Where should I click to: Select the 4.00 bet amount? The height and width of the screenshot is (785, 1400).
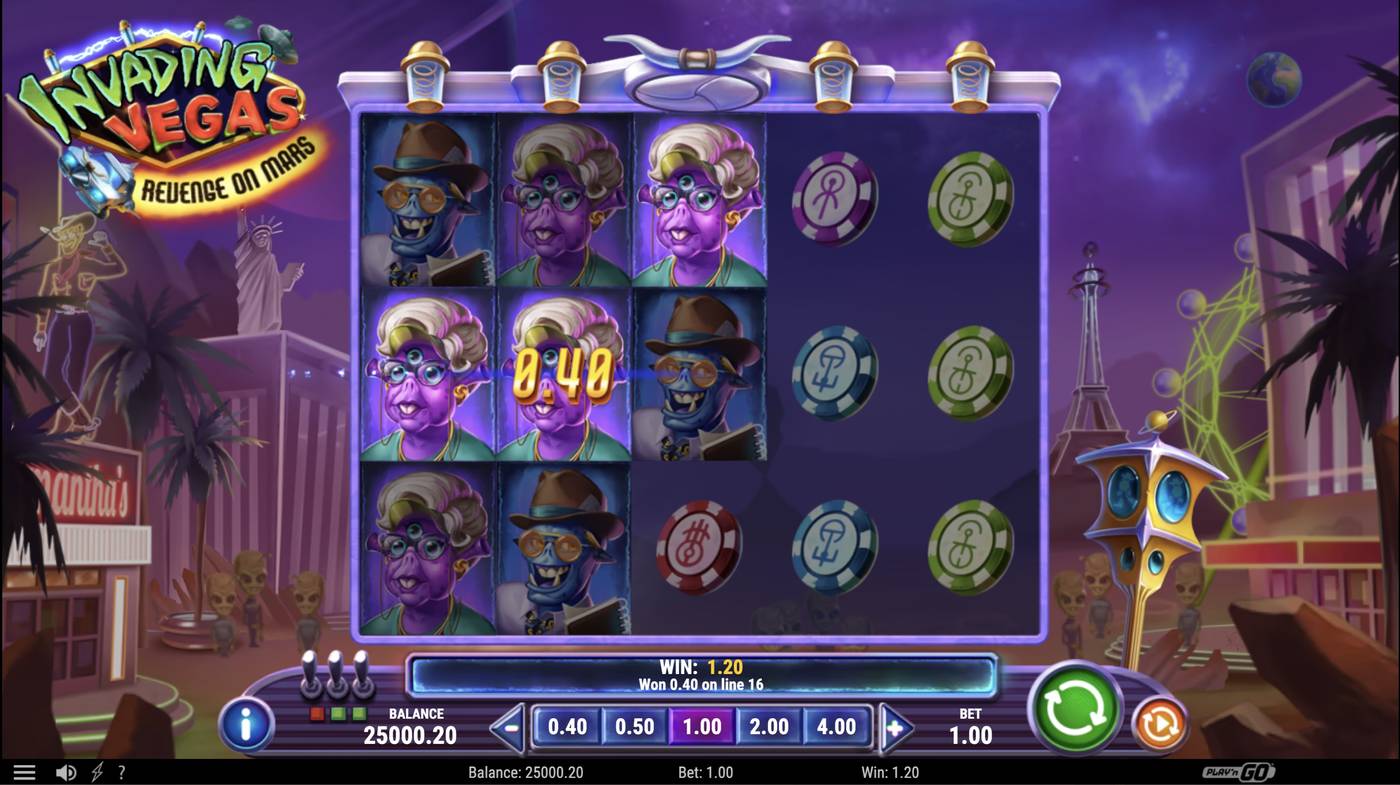[838, 725]
